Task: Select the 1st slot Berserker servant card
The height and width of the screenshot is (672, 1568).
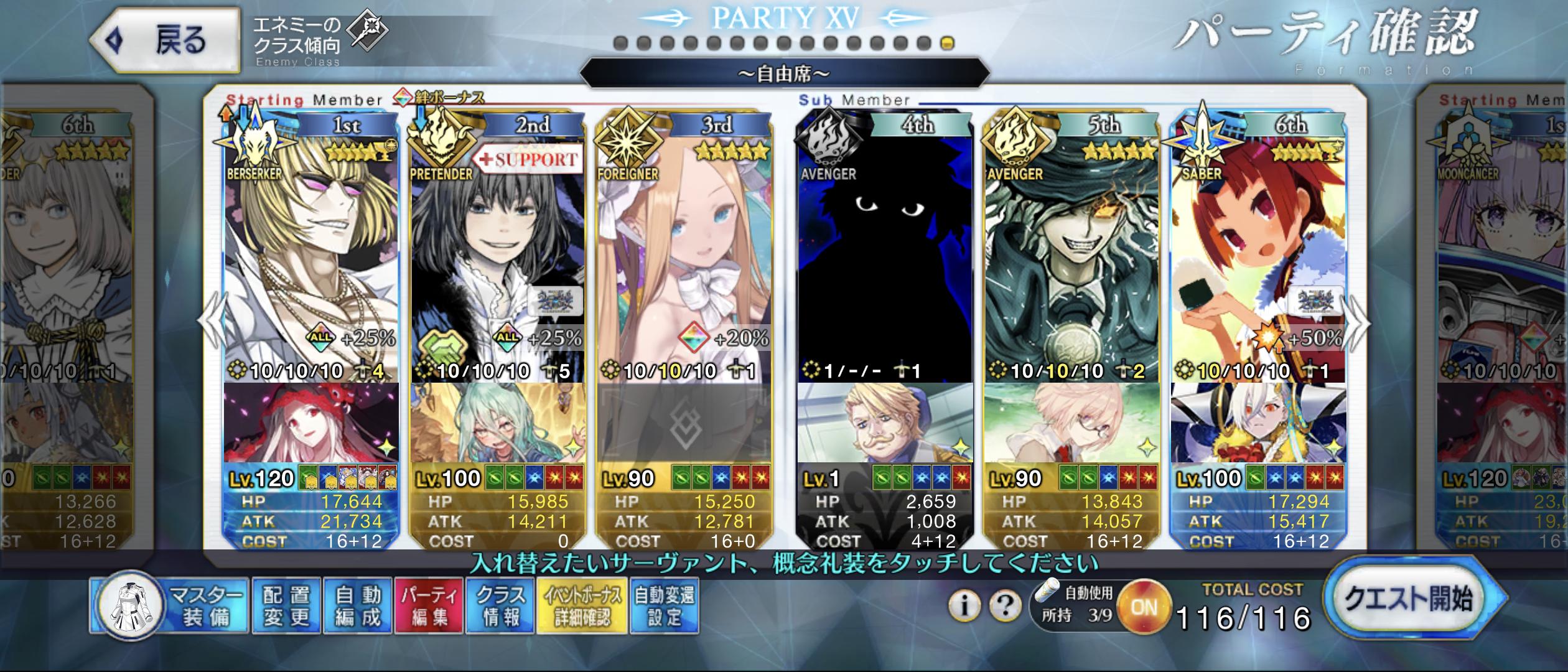Action: point(311,249)
